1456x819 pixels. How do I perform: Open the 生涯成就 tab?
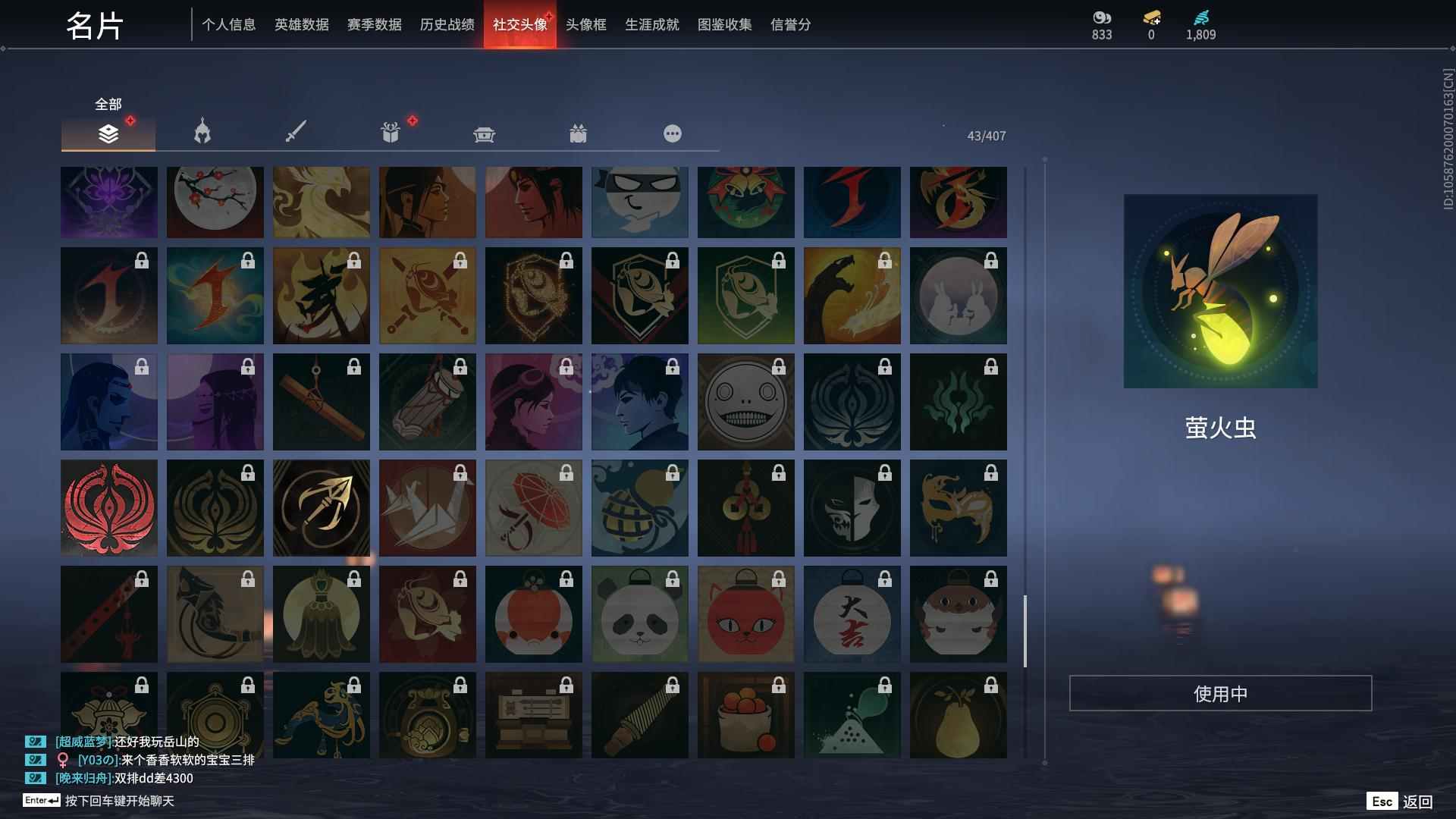pyautogui.click(x=651, y=24)
